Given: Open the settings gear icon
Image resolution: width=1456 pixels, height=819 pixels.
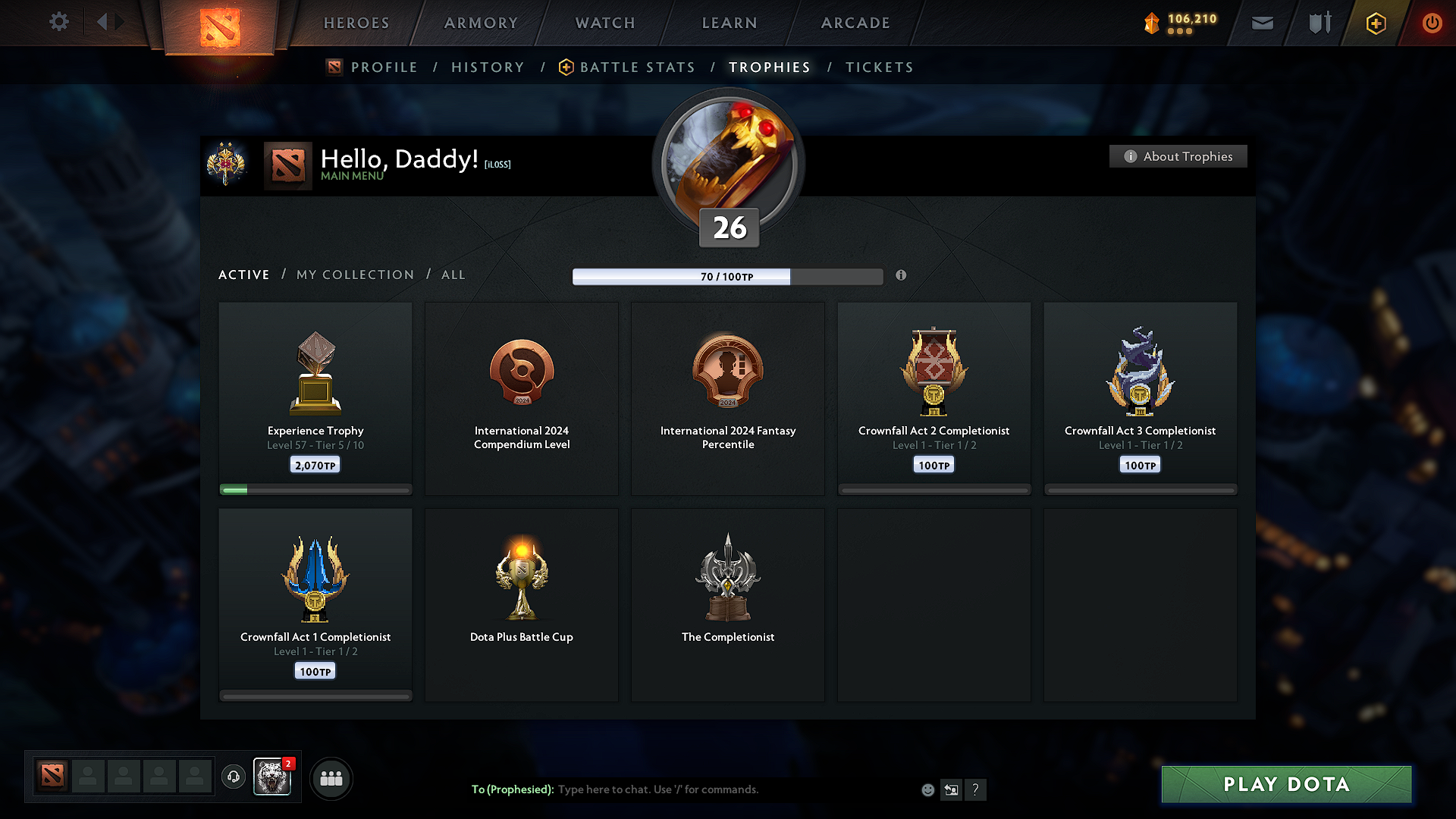Looking at the screenshot, I should pos(59,22).
